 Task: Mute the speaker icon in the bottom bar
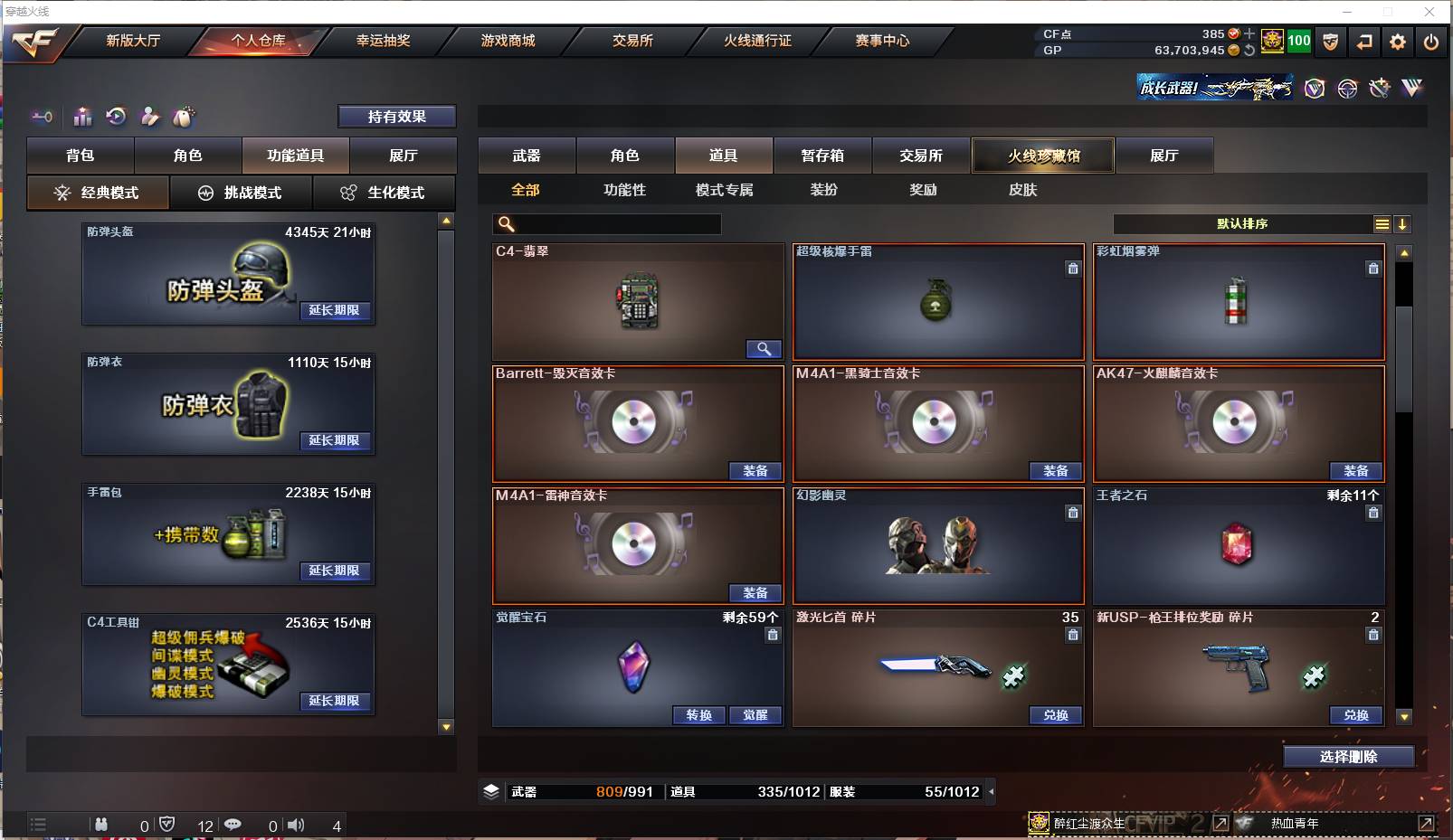point(297,825)
